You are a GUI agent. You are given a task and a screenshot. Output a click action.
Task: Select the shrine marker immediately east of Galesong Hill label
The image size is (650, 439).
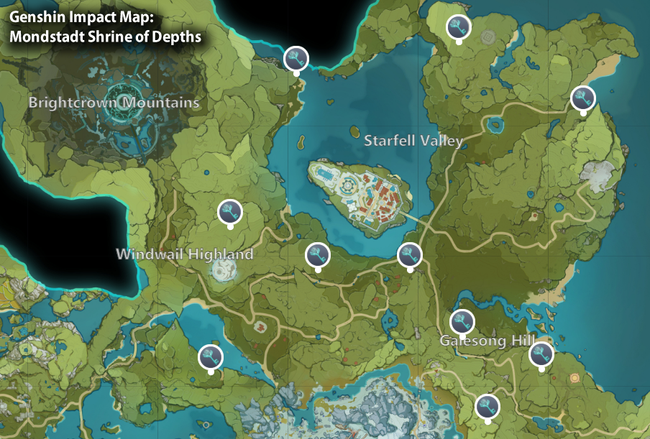[x=542, y=353]
